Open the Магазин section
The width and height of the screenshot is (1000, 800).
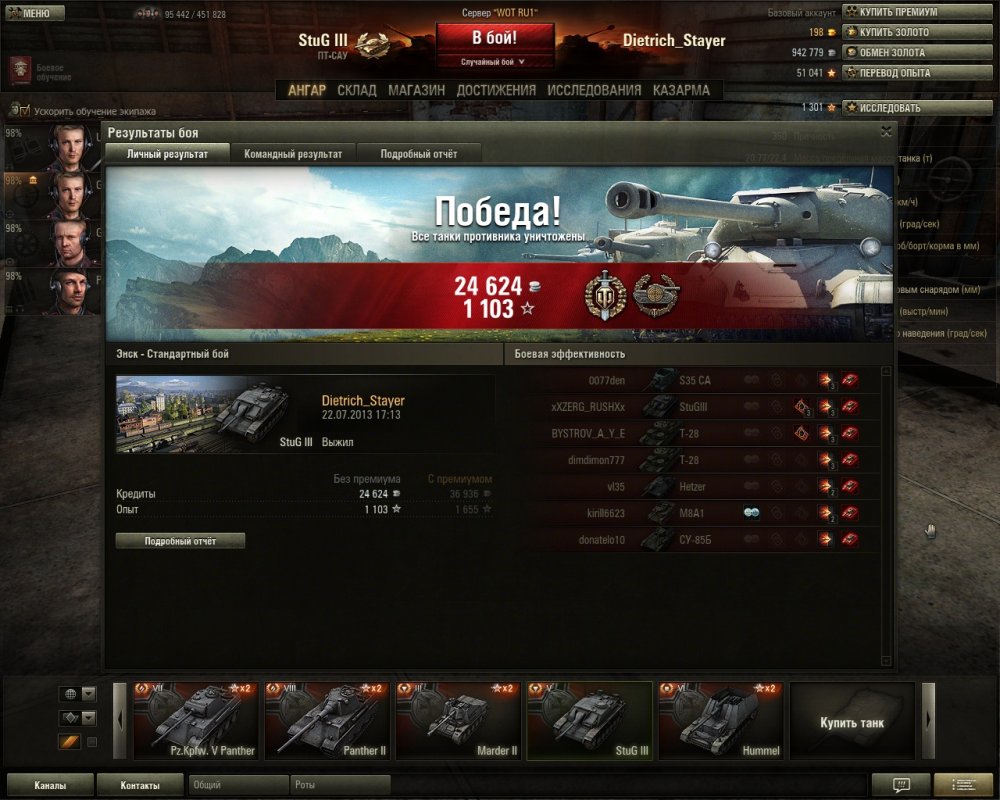416,90
